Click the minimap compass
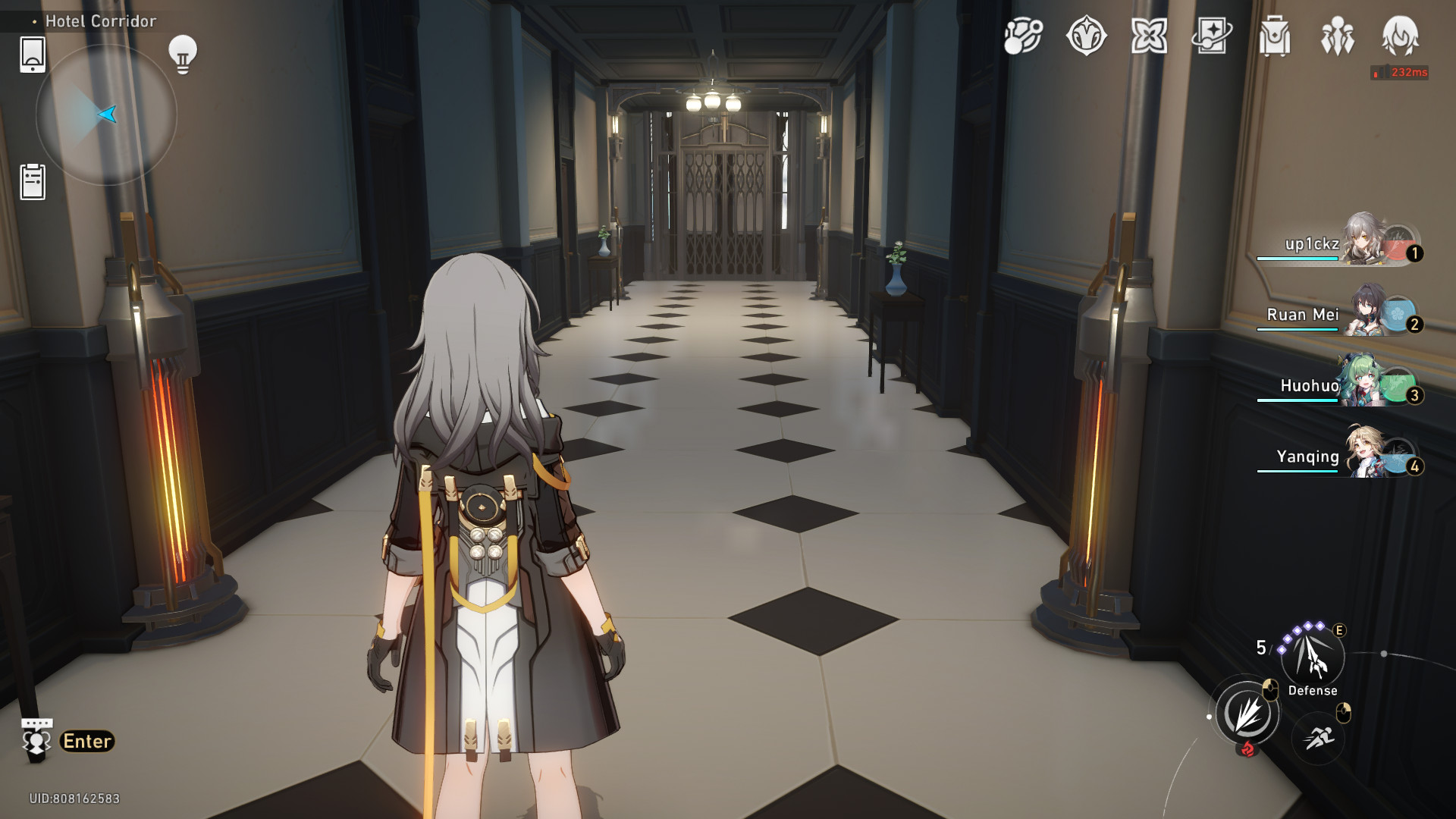This screenshot has height=819, width=1456. coord(106,114)
